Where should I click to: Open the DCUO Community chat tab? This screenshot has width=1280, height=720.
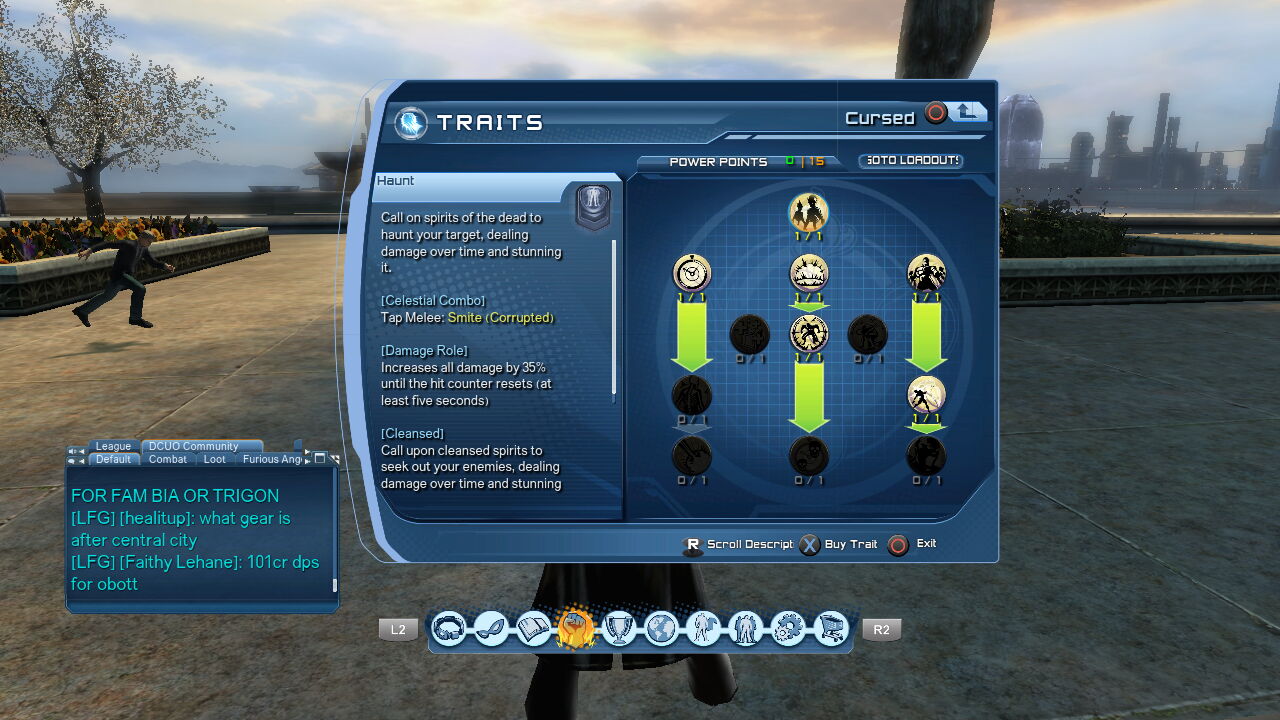tap(194, 446)
